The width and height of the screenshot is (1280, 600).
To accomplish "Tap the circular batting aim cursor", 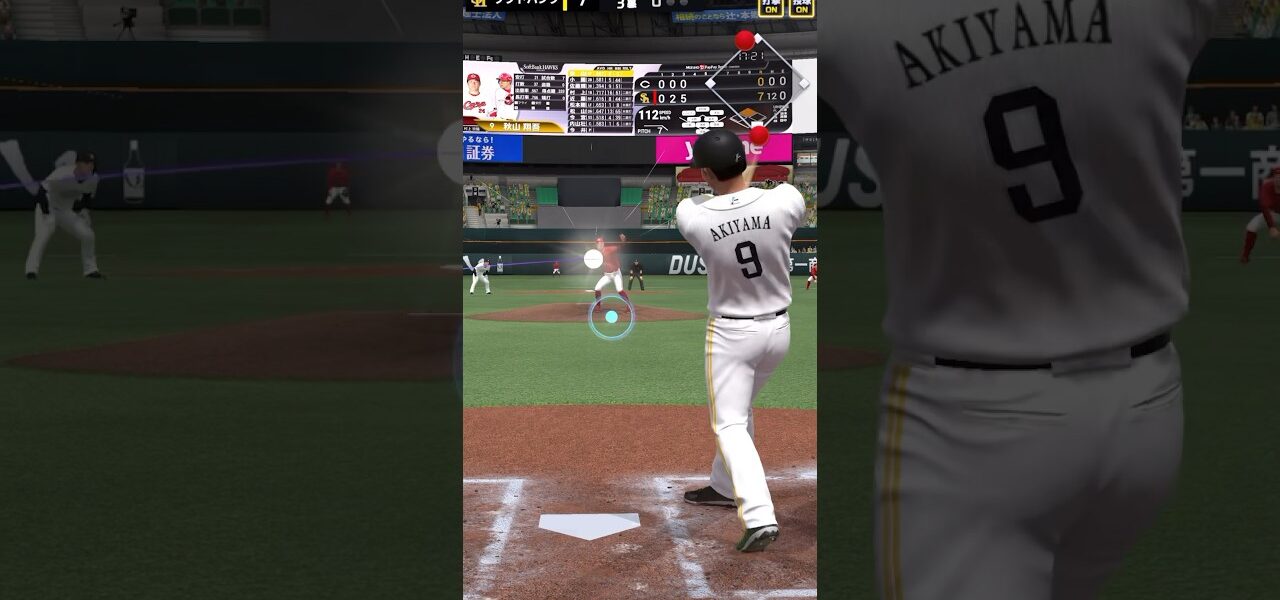I will tap(611, 317).
